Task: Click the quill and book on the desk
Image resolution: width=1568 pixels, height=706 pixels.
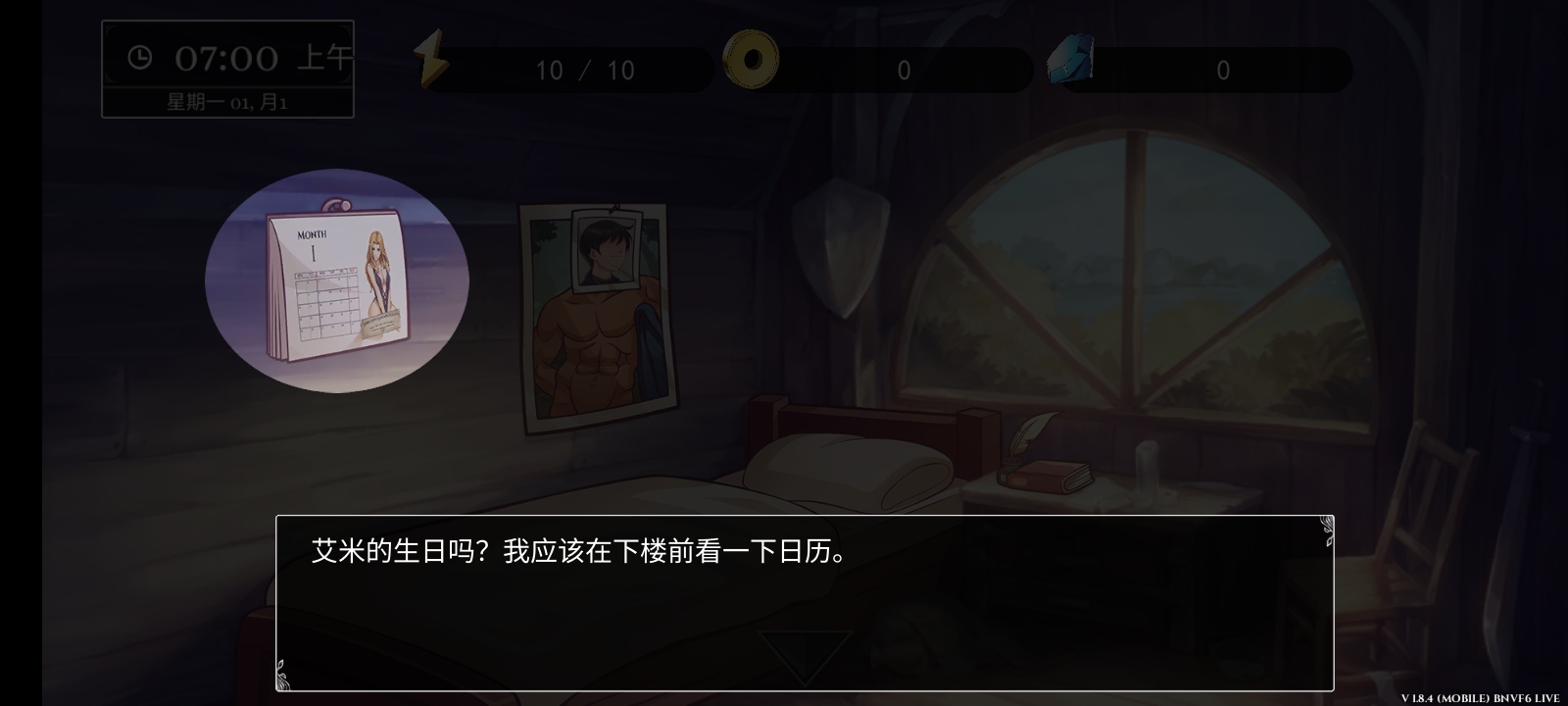Action: pos(1039,461)
